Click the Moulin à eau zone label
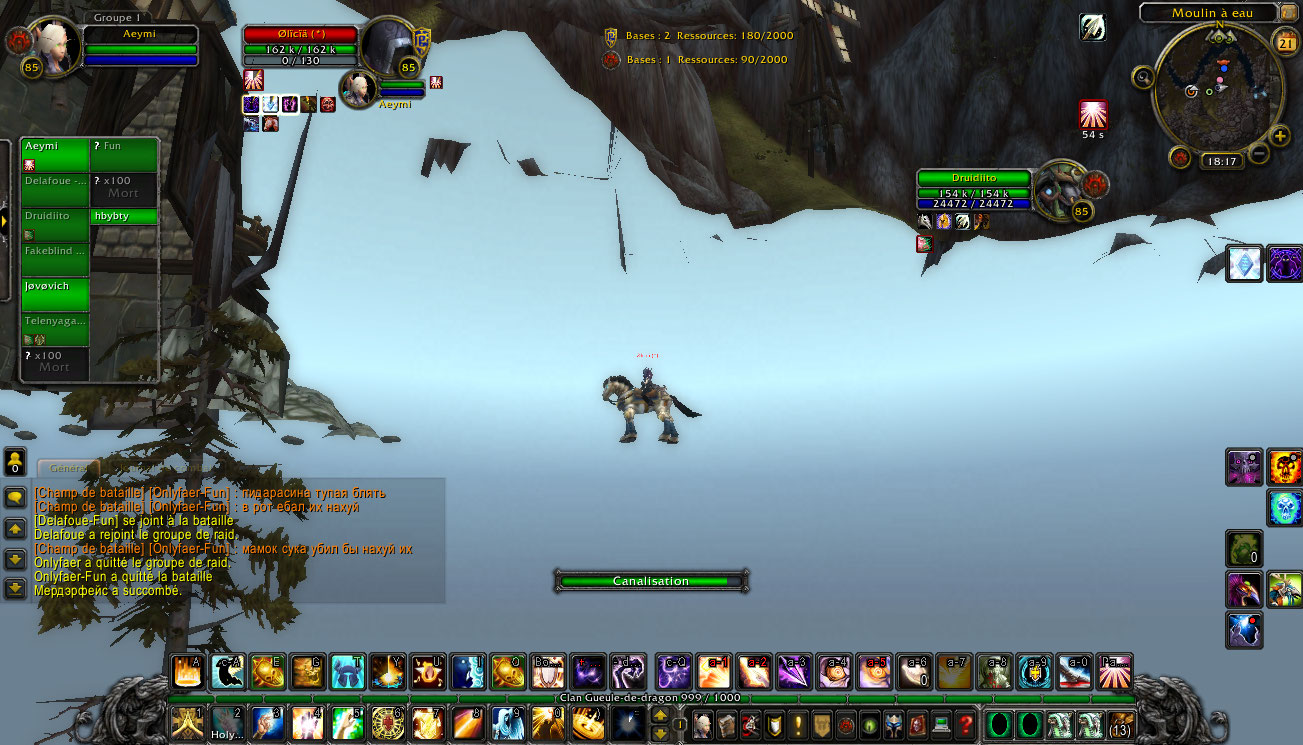1303x745 pixels. click(x=1209, y=13)
